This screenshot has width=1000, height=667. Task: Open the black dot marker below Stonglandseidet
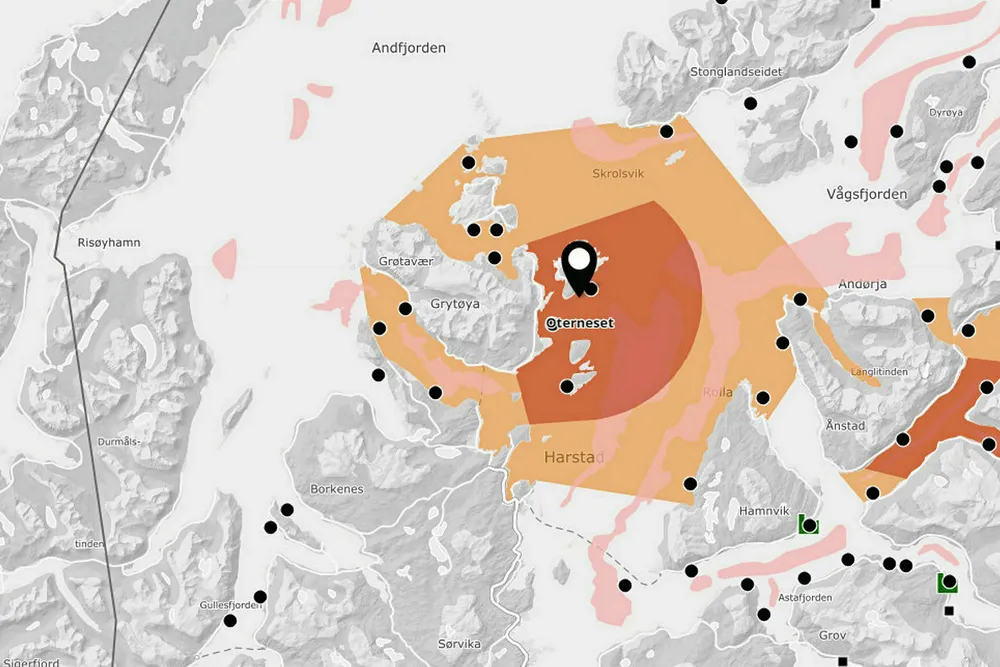(750, 103)
